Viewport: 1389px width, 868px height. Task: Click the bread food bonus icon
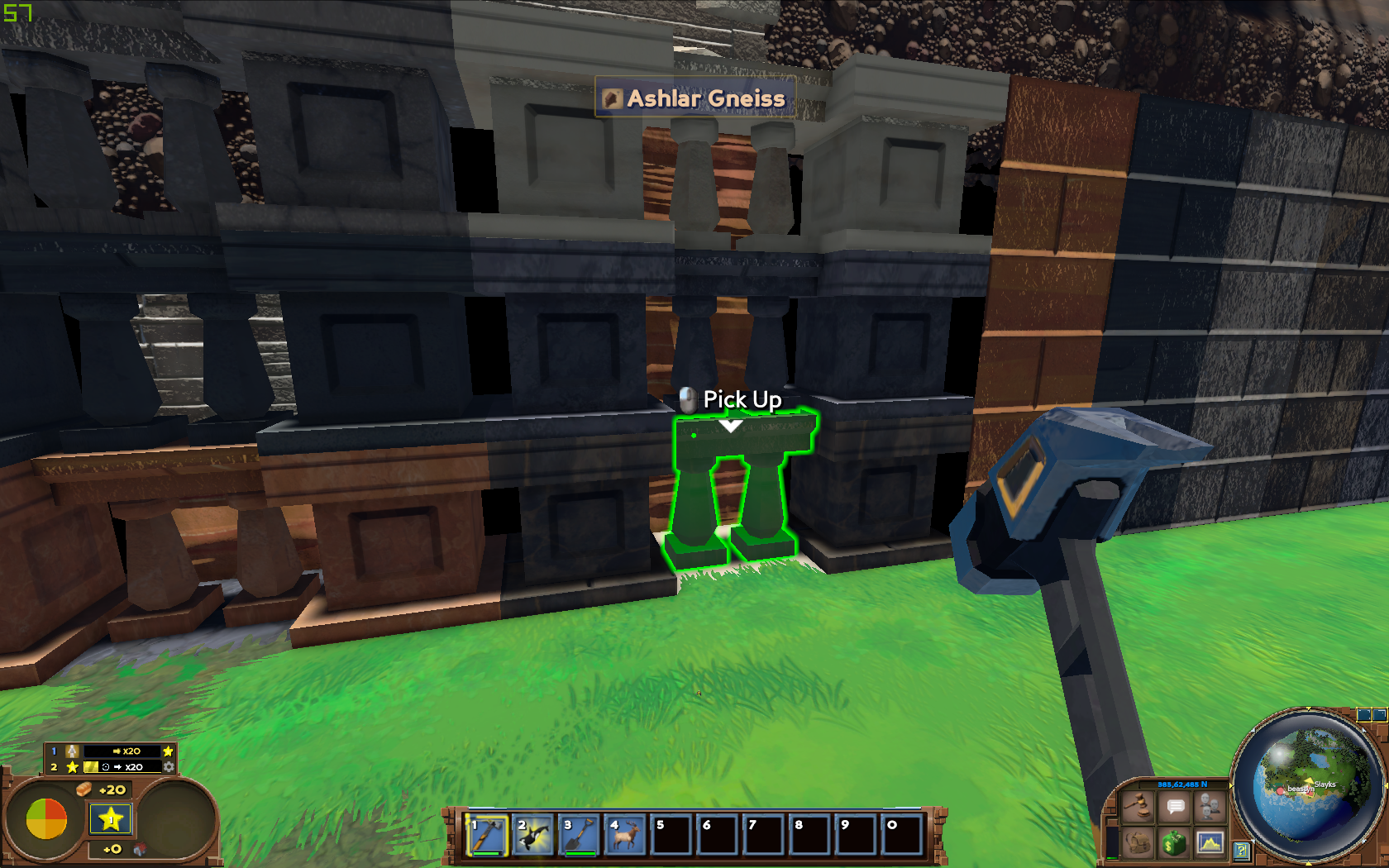(84, 789)
